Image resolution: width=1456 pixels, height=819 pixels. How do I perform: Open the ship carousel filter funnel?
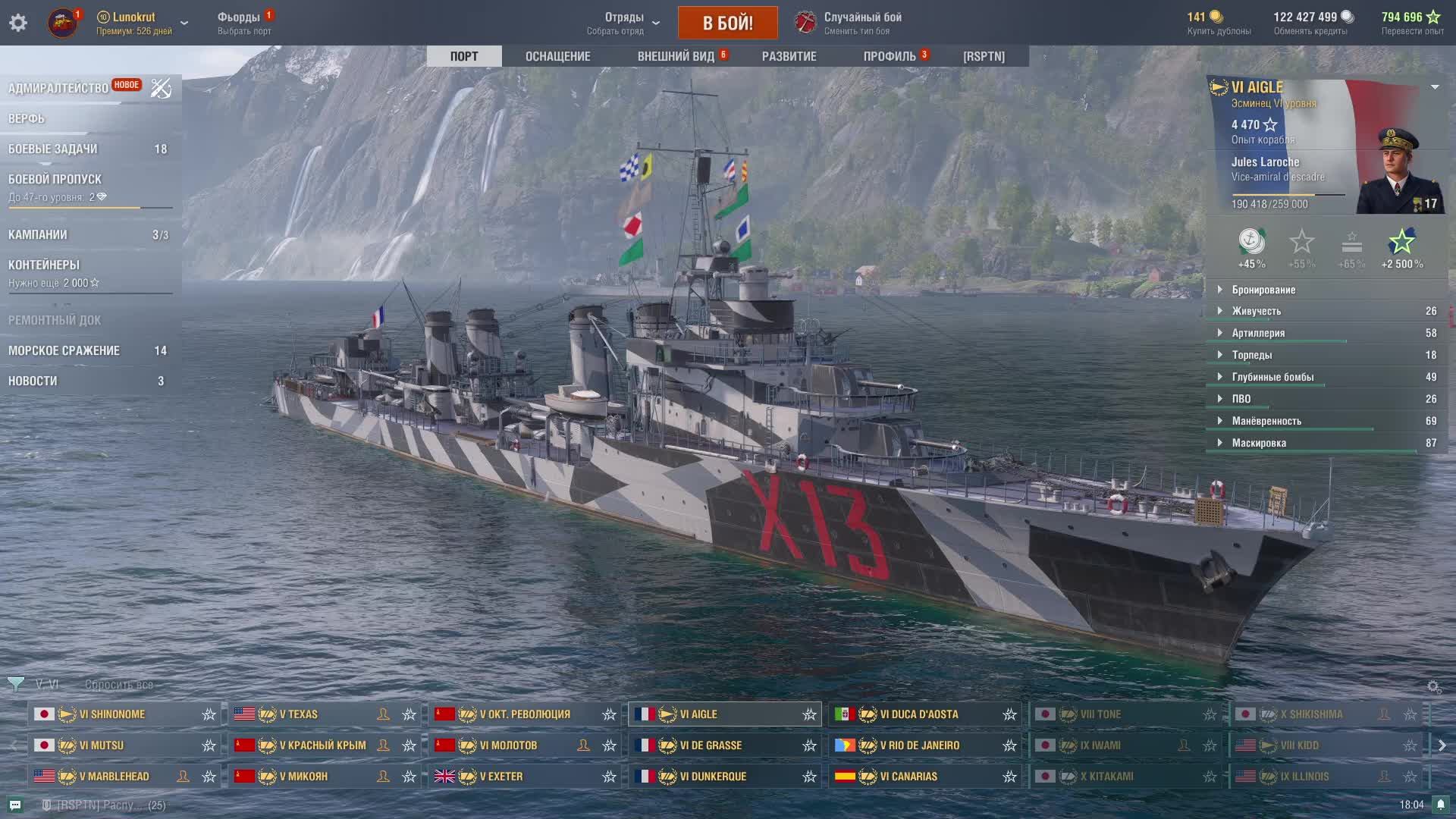[x=15, y=684]
